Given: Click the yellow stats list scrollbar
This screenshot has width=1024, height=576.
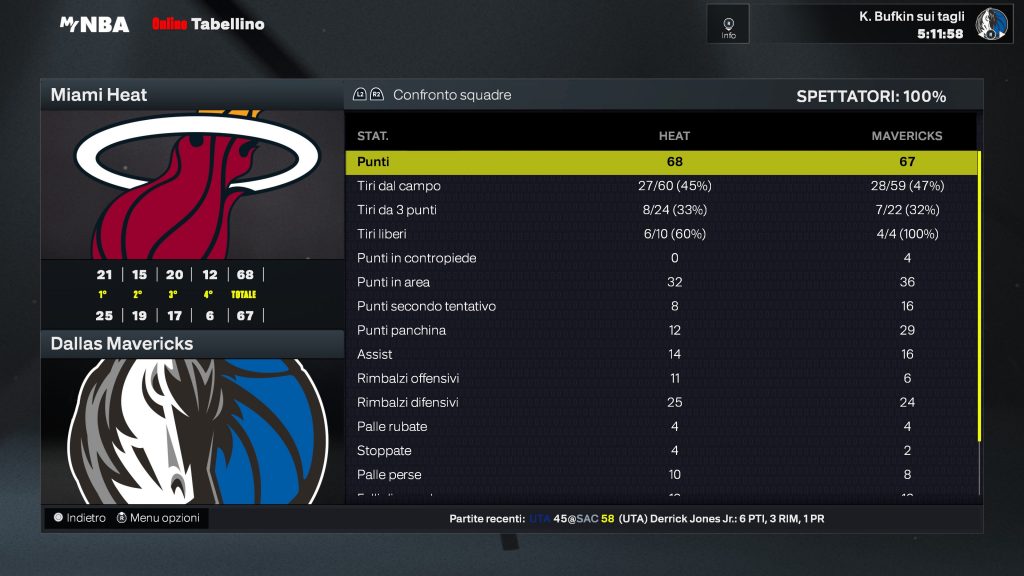Looking at the screenshot, I should 979,295.
